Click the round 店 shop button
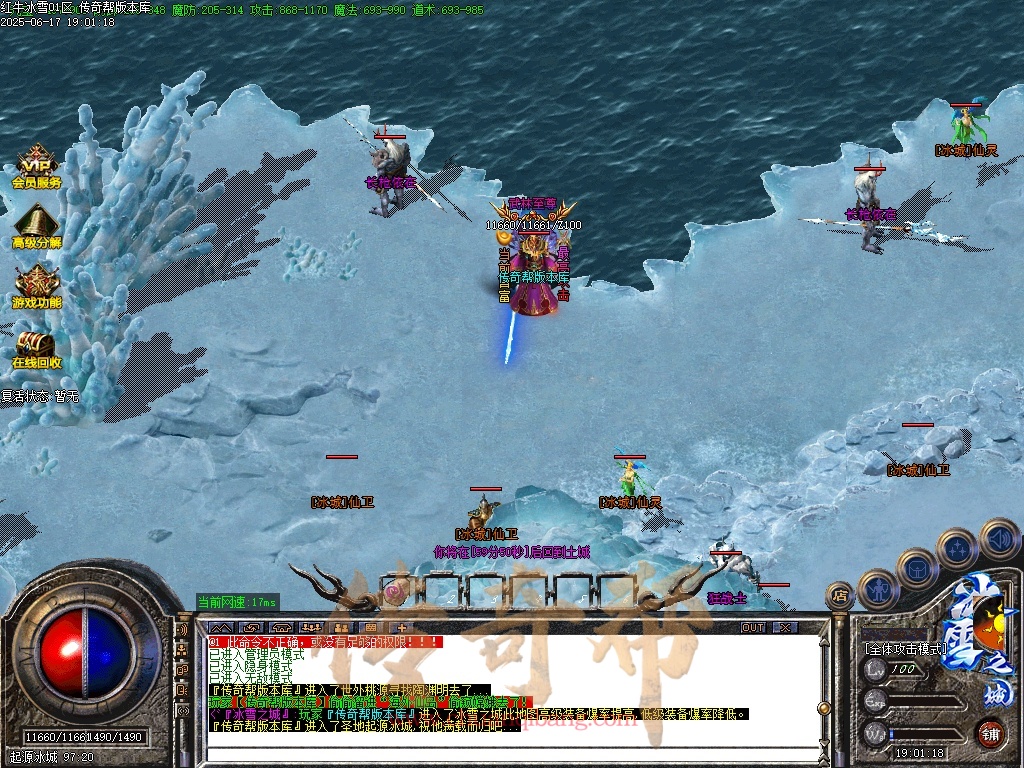Image resolution: width=1024 pixels, height=768 pixels. 840,596
